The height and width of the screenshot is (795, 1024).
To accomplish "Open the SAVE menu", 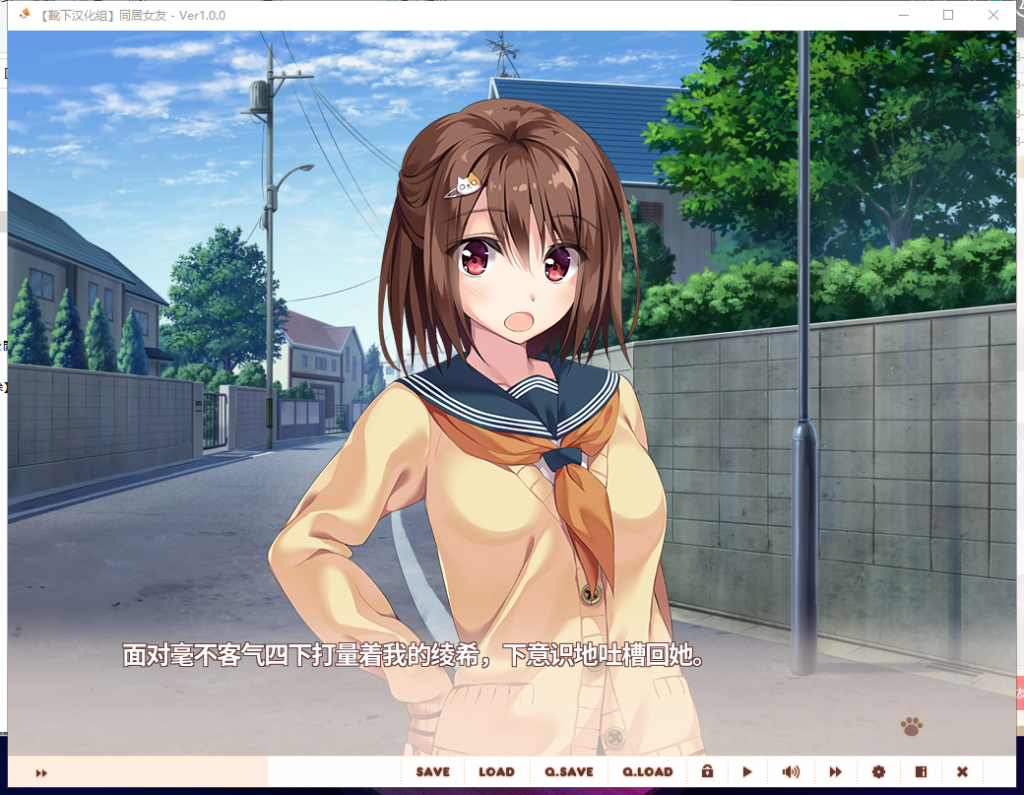I will (x=433, y=772).
